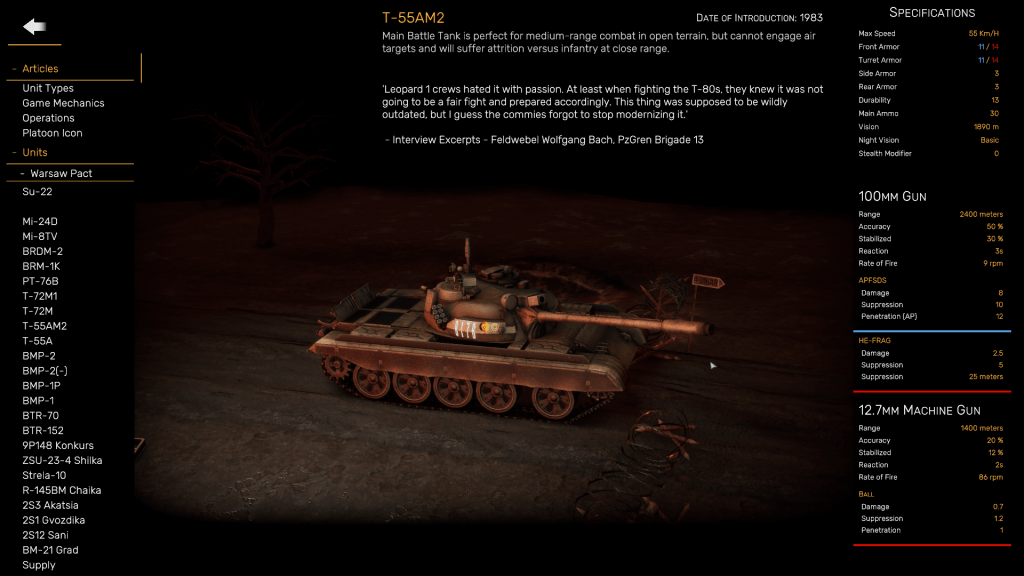Select the Su-22 unit entry
The image size is (1024, 576).
coord(37,191)
